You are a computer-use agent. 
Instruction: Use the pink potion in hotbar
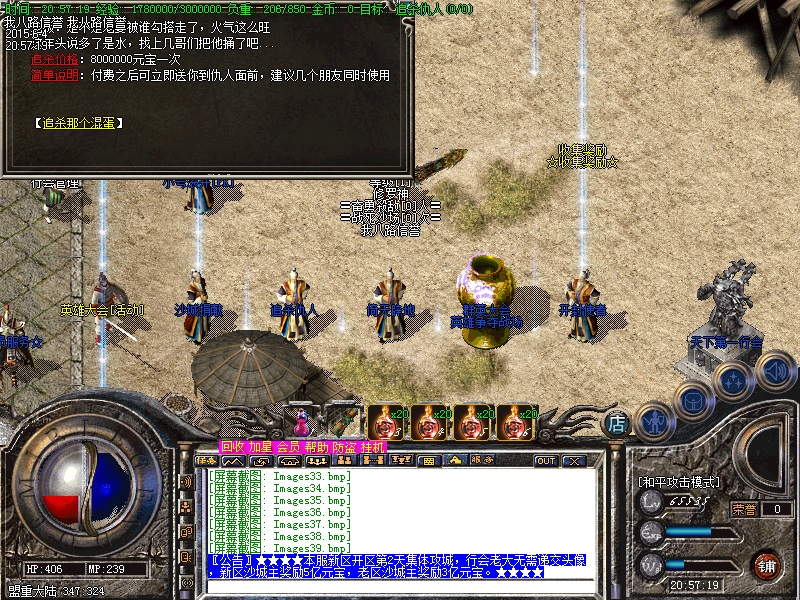pos(300,420)
